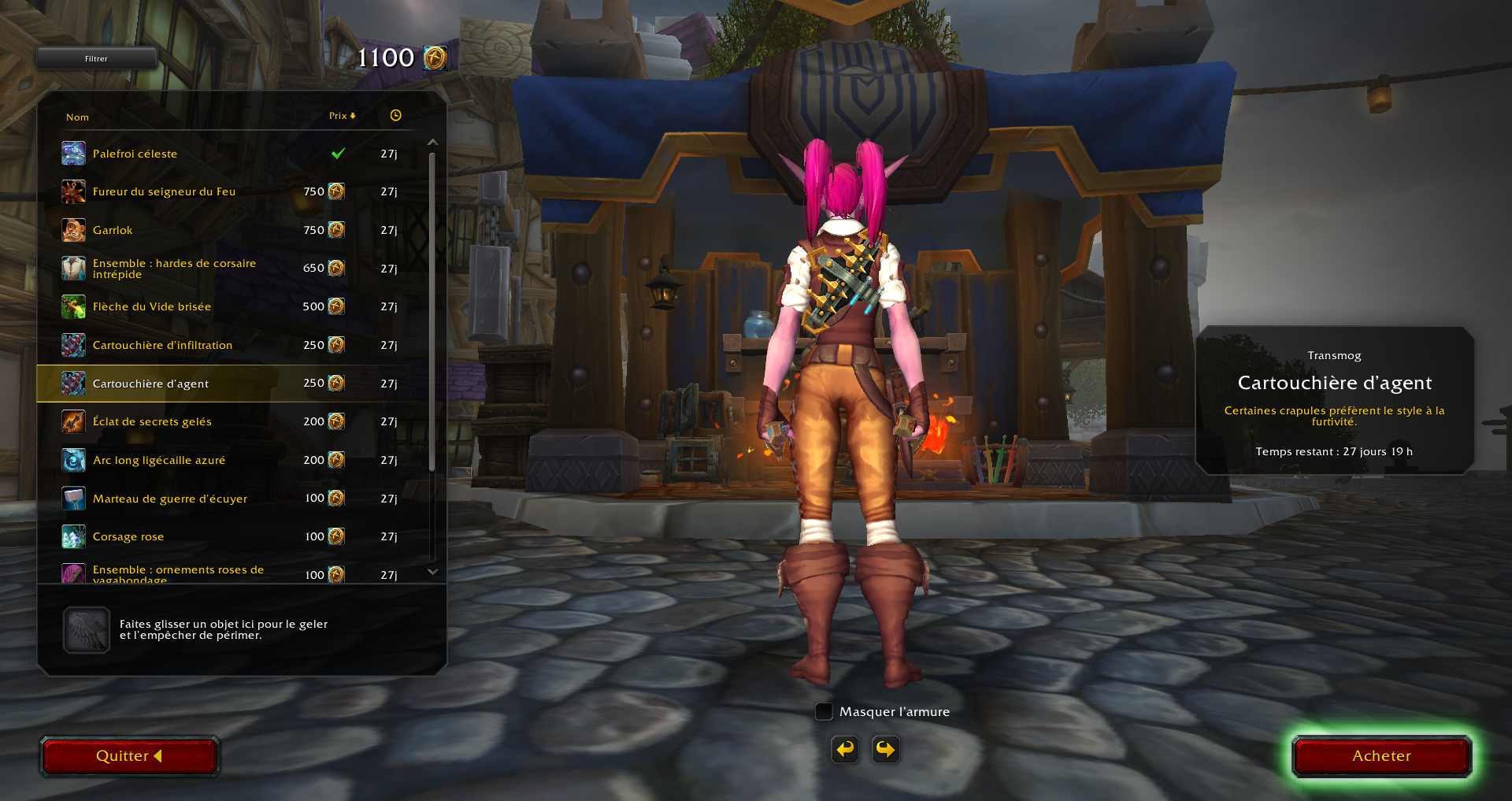Sort the list by Prix column
Image resolution: width=1512 pixels, height=801 pixels.
[x=342, y=116]
